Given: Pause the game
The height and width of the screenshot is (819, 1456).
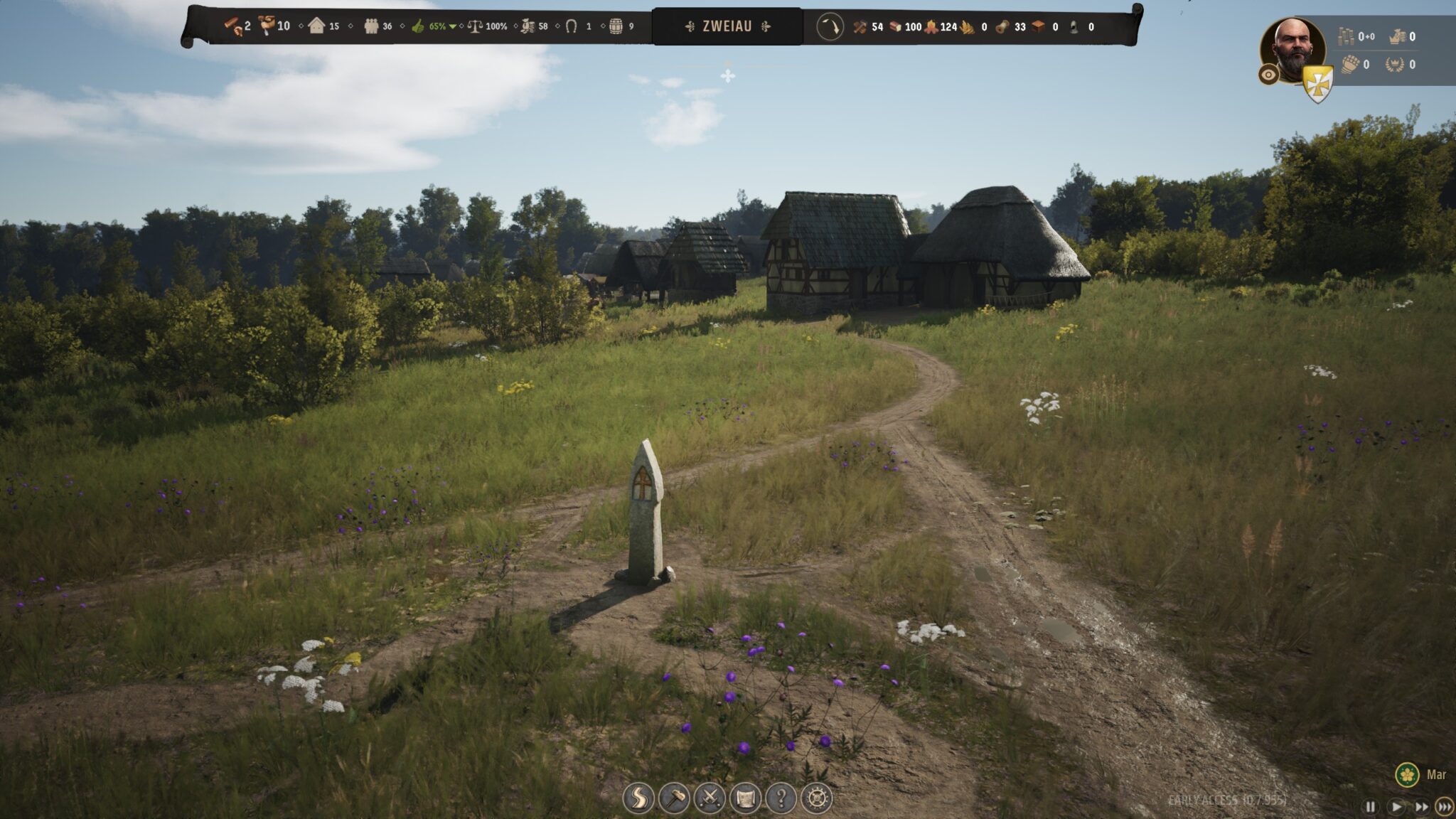Looking at the screenshot, I should click(x=1370, y=806).
